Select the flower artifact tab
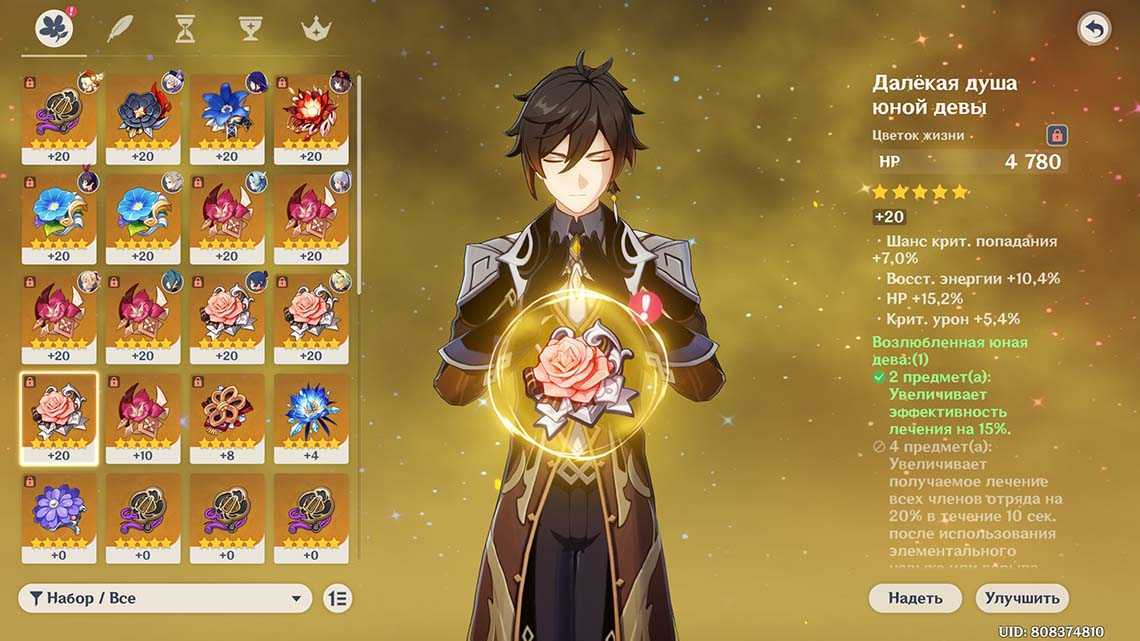 pos(53,28)
